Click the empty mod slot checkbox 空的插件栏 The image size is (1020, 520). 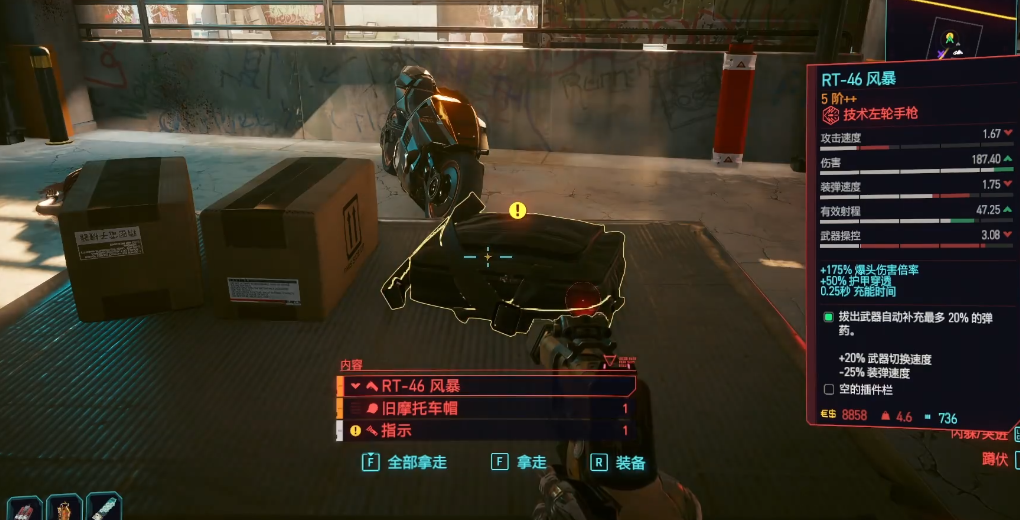click(x=828, y=389)
